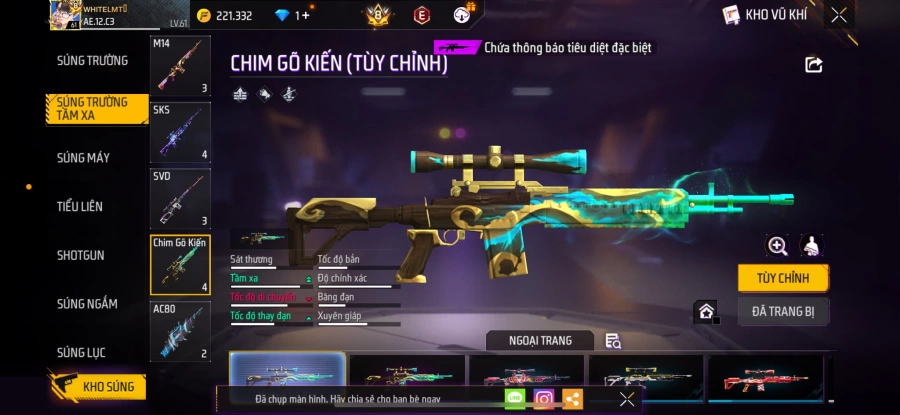Viewport: 900px width, 415px height.
Task: Select the AC80 weapon thumbnail
Action: [180, 331]
